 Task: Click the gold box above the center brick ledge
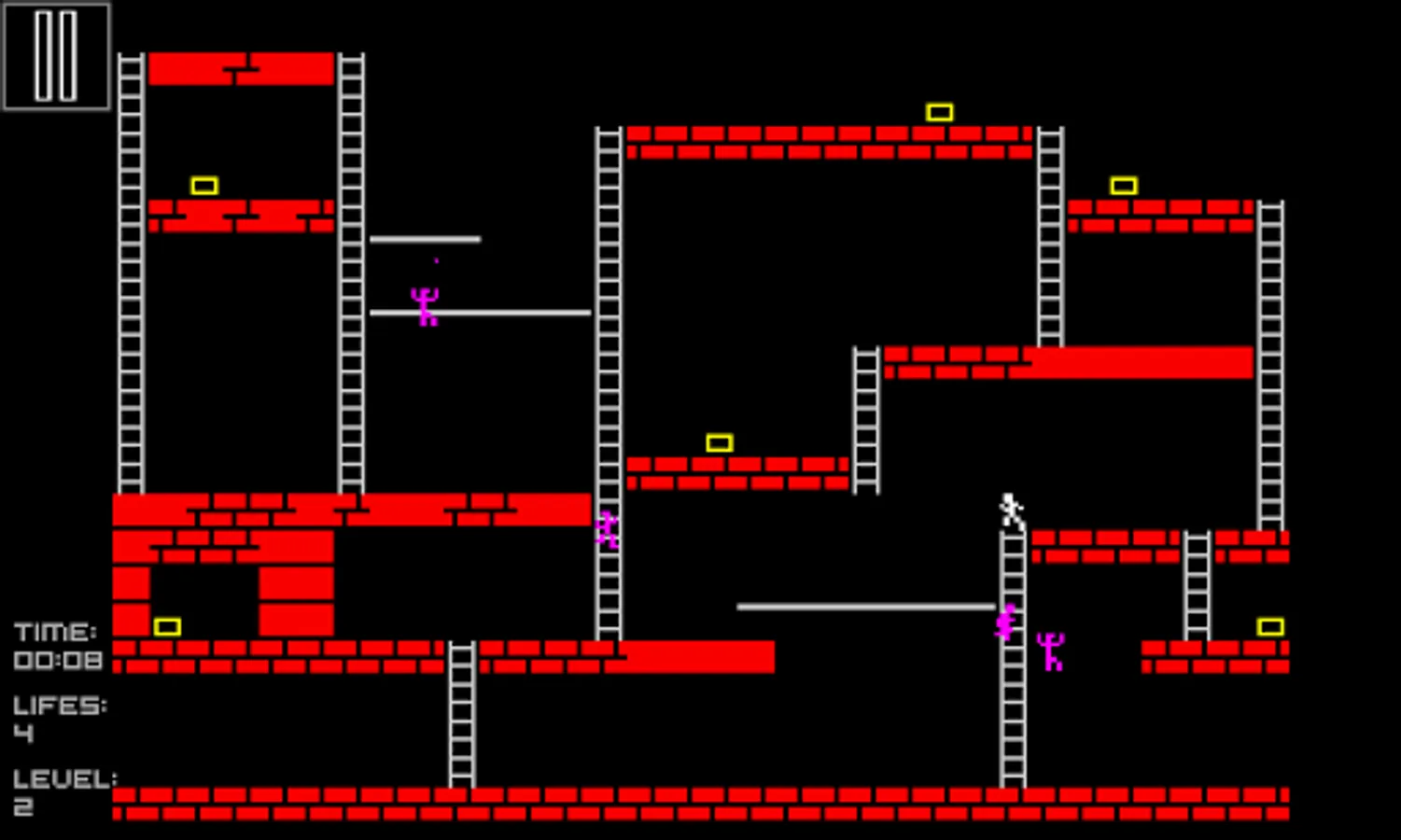click(718, 441)
